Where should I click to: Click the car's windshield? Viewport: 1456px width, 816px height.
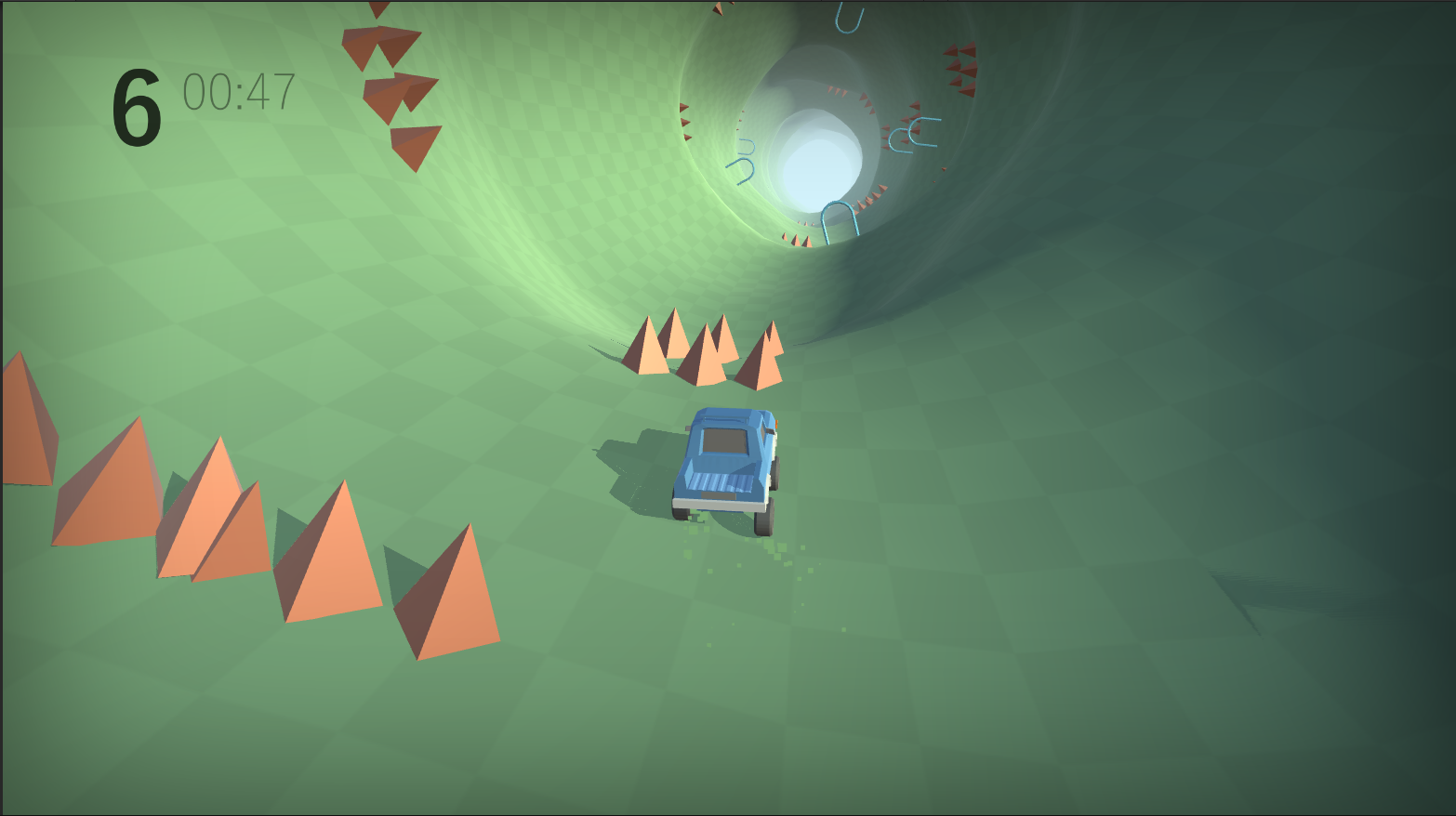coord(723,440)
